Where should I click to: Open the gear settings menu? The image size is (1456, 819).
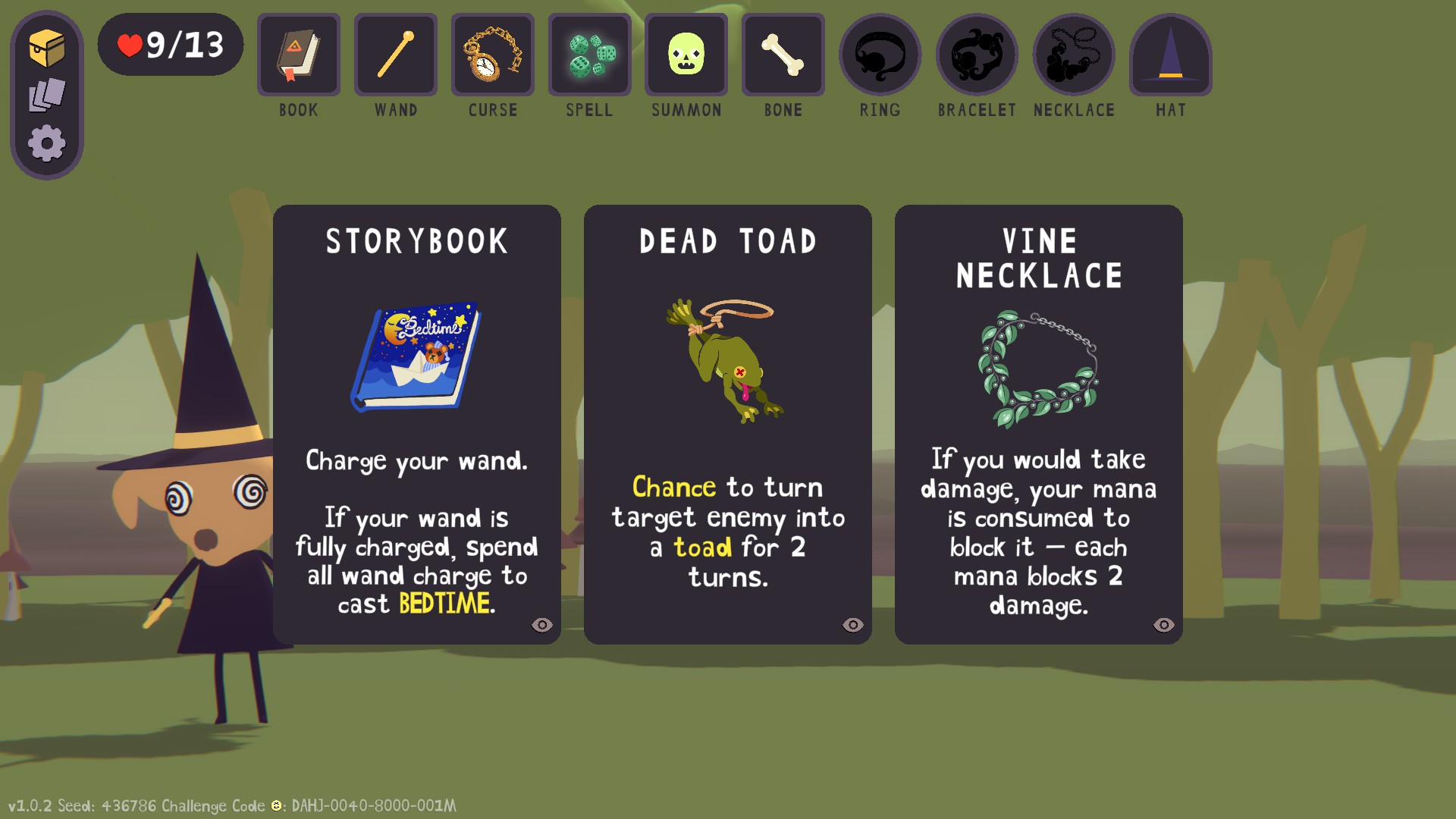pyautogui.click(x=47, y=143)
